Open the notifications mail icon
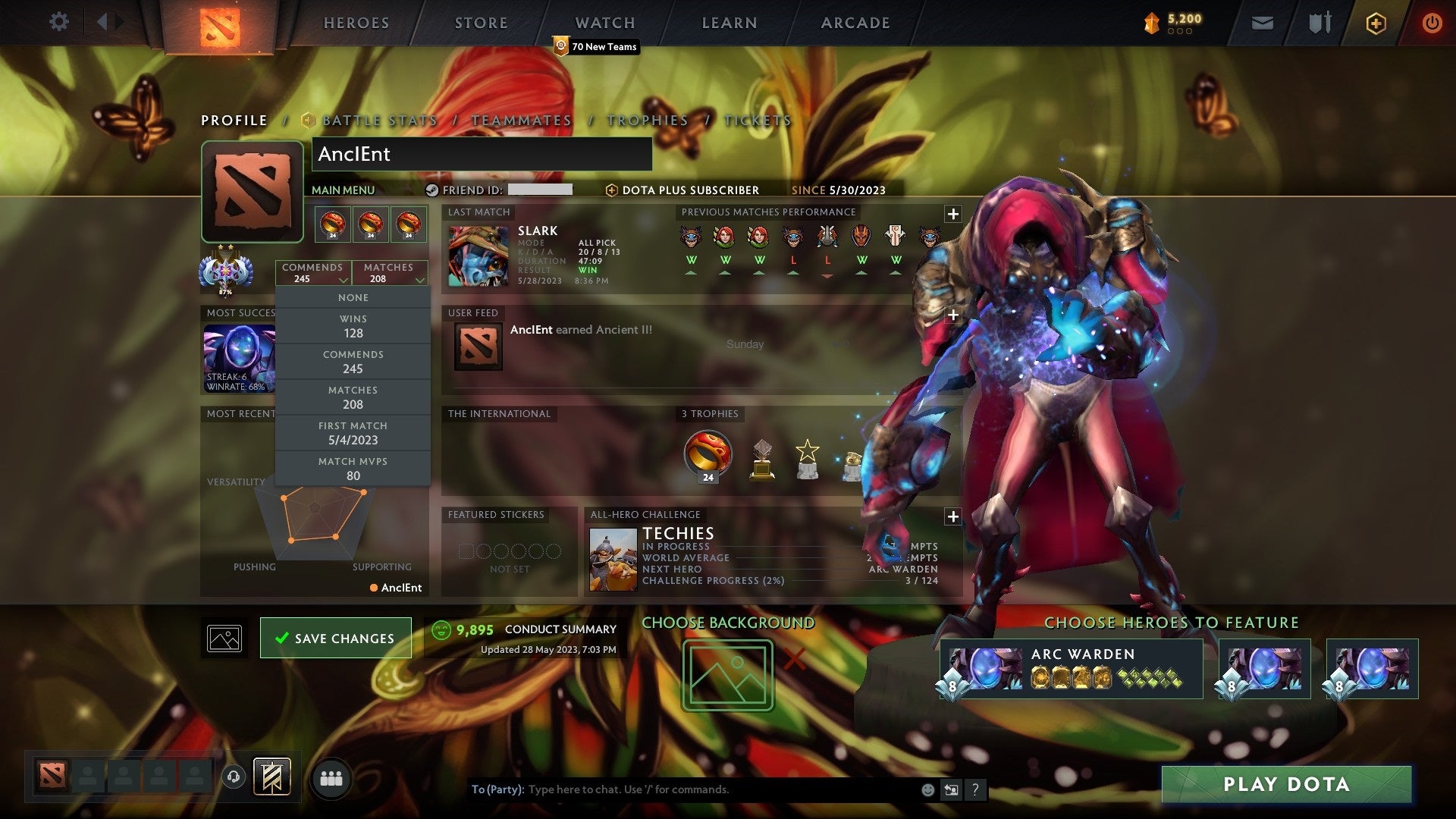The image size is (1456, 819). 1262,23
